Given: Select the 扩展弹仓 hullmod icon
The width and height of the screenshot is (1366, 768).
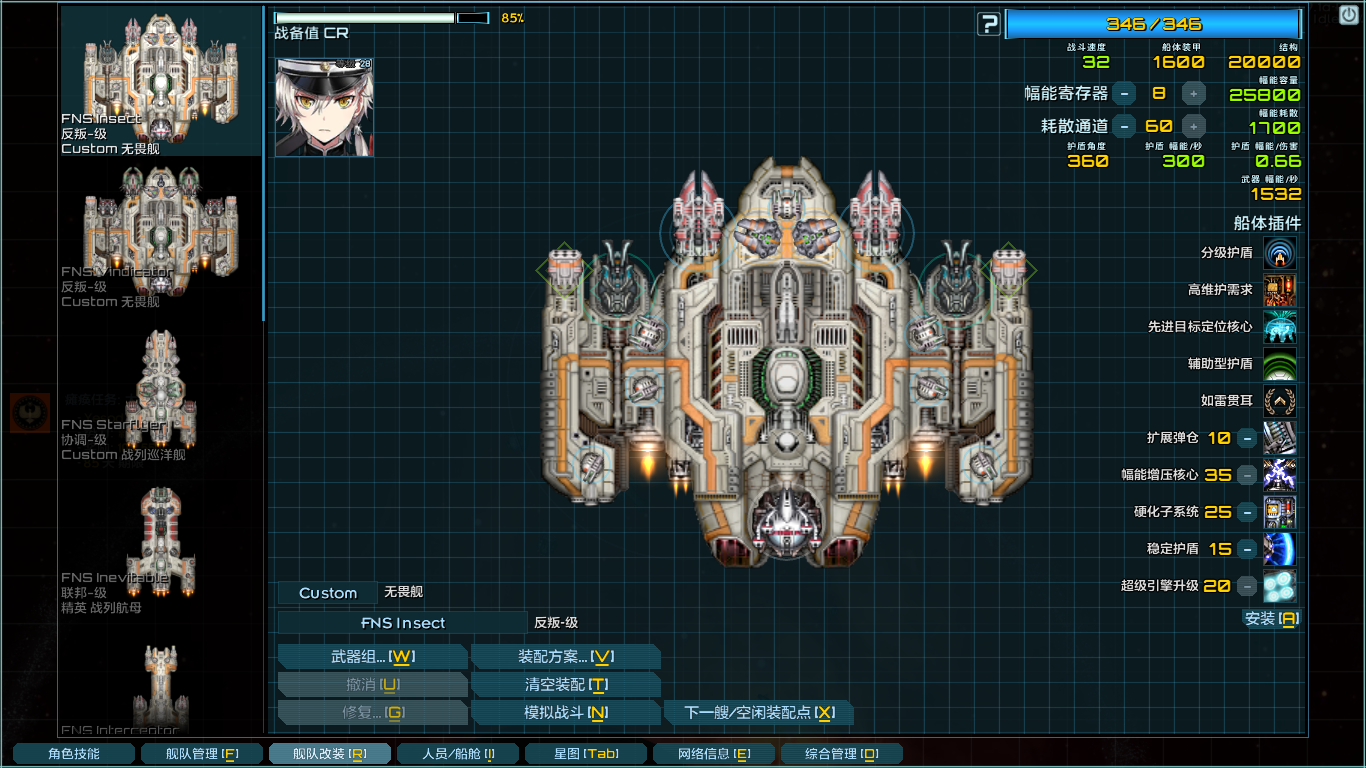Looking at the screenshot, I should tap(1280, 439).
